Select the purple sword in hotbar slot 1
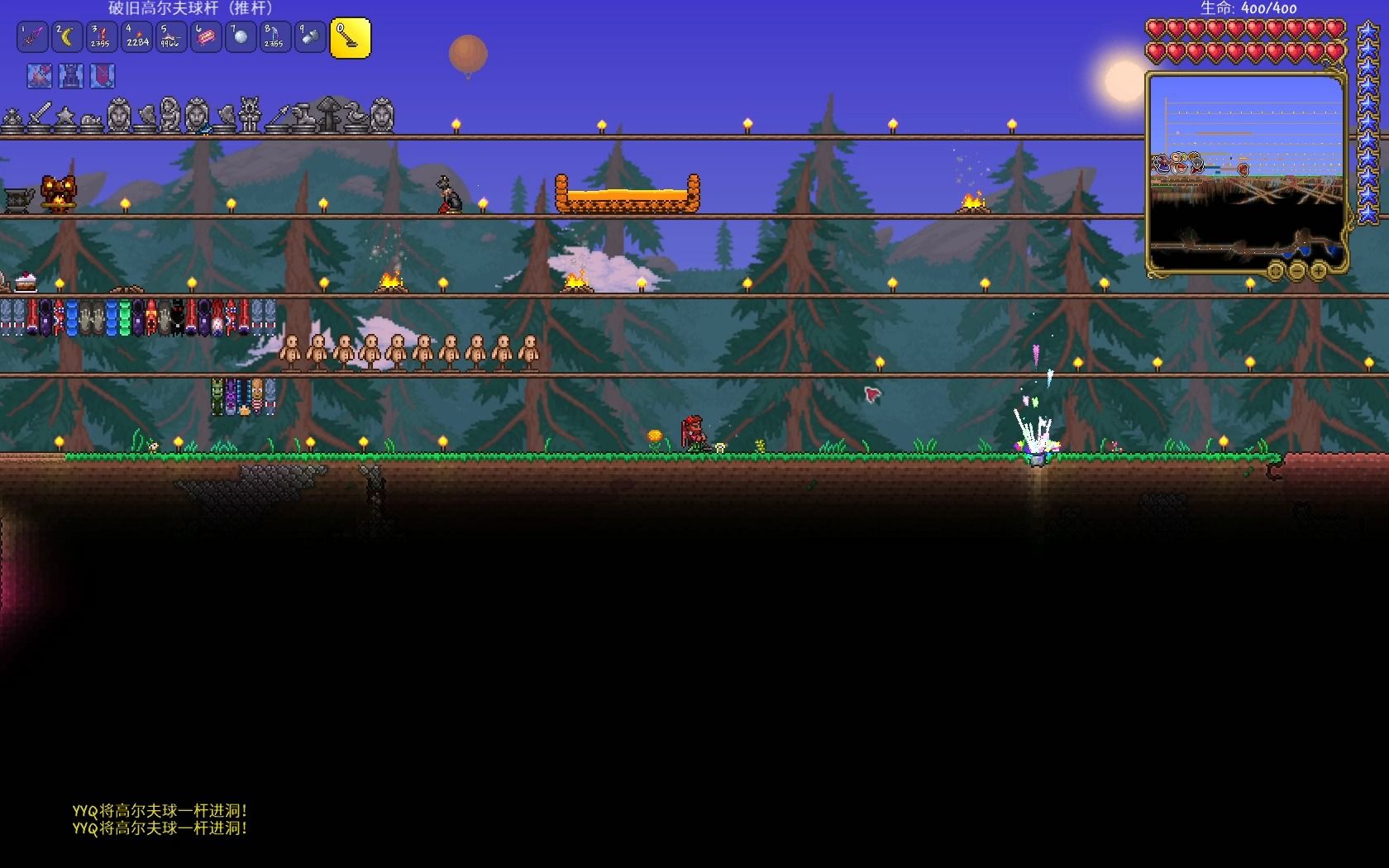 32,38
